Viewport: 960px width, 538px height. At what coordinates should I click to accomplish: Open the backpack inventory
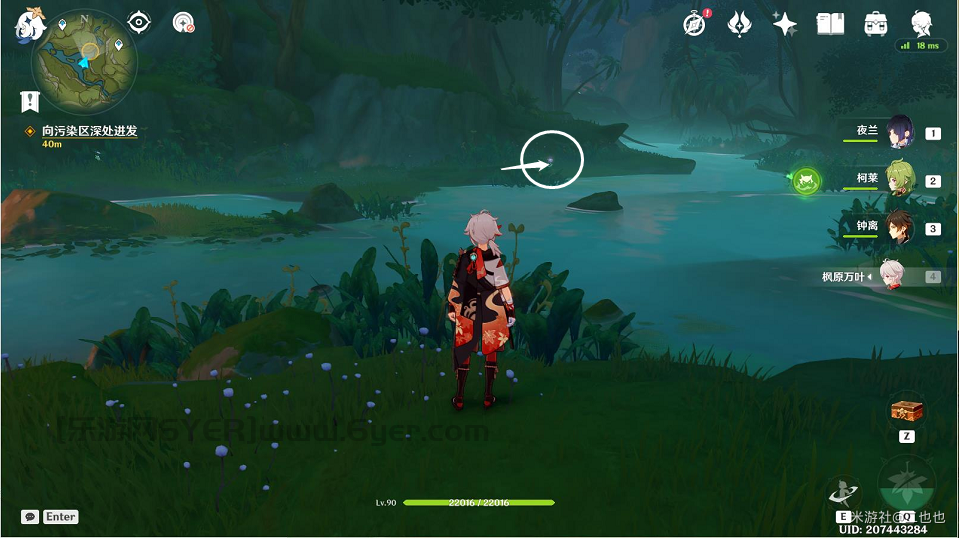[876, 23]
